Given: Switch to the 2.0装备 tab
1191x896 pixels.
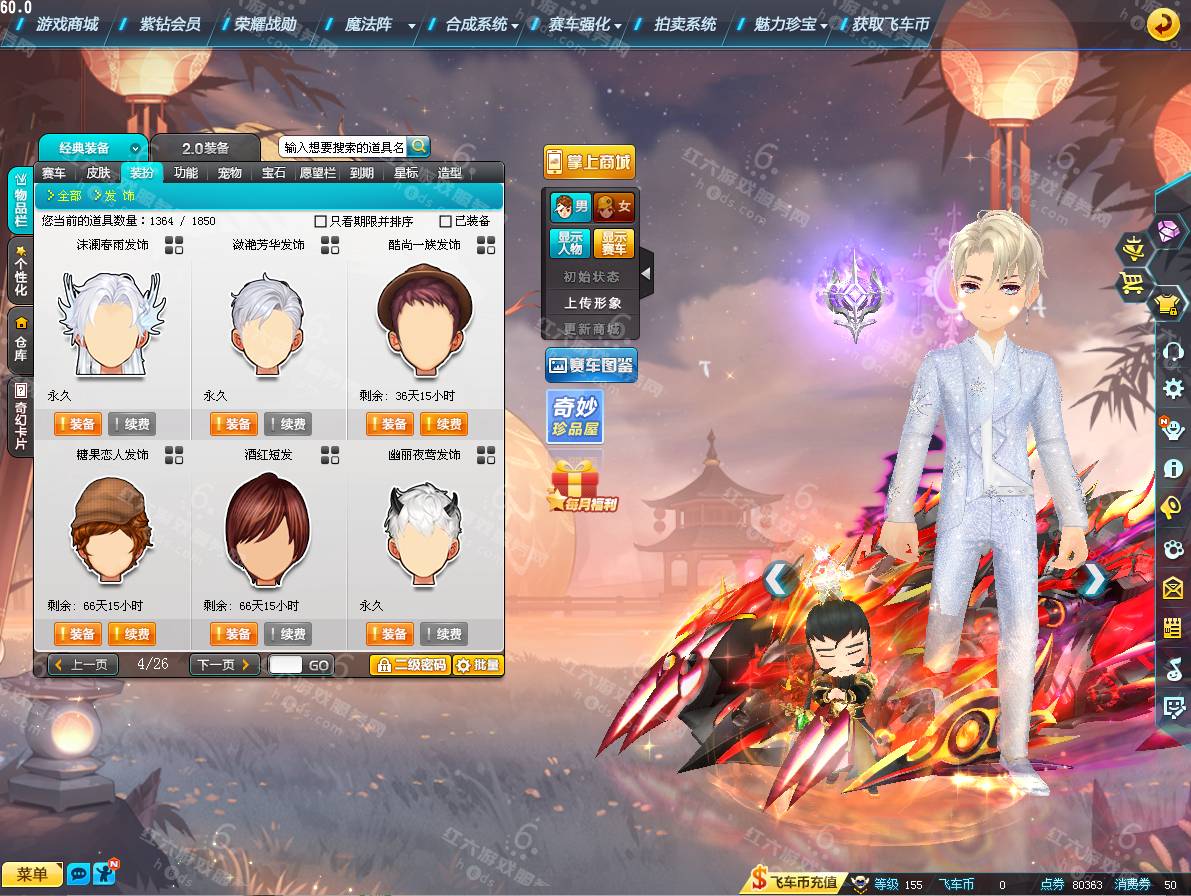Looking at the screenshot, I should [205, 148].
